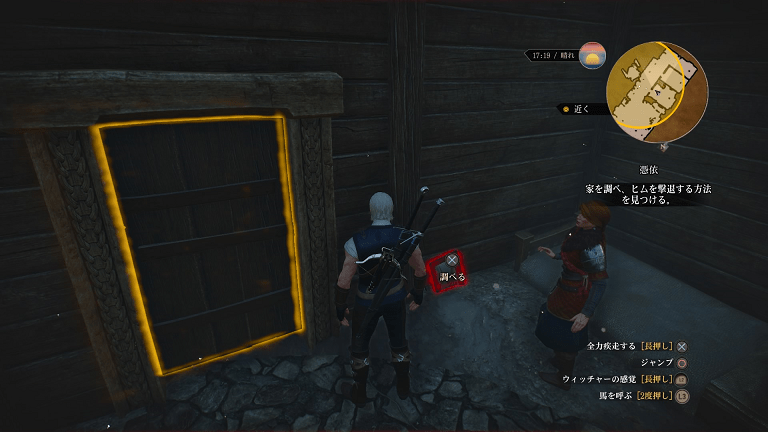Open the circular minimap

[657, 93]
